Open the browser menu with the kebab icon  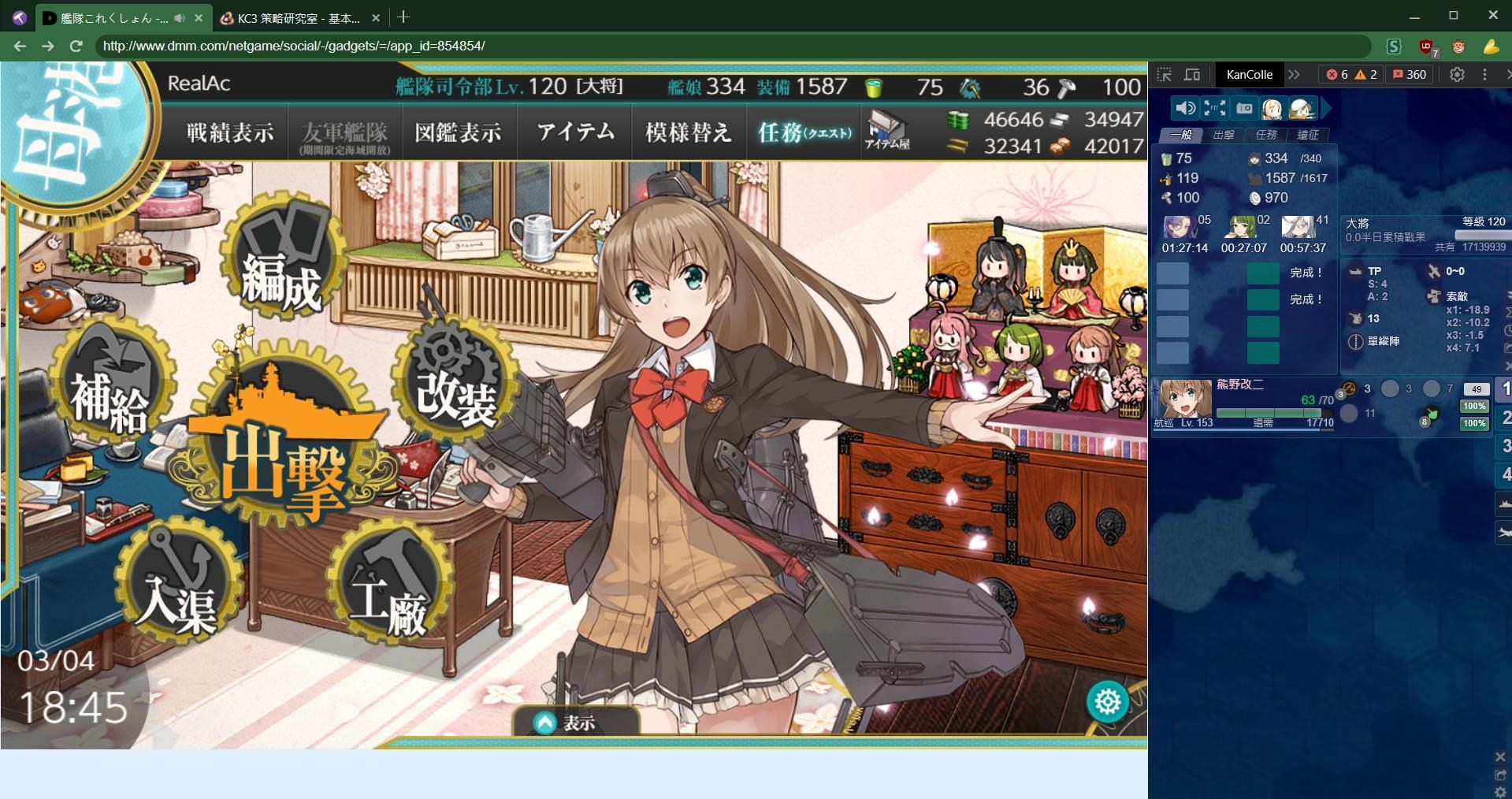coord(1484,74)
